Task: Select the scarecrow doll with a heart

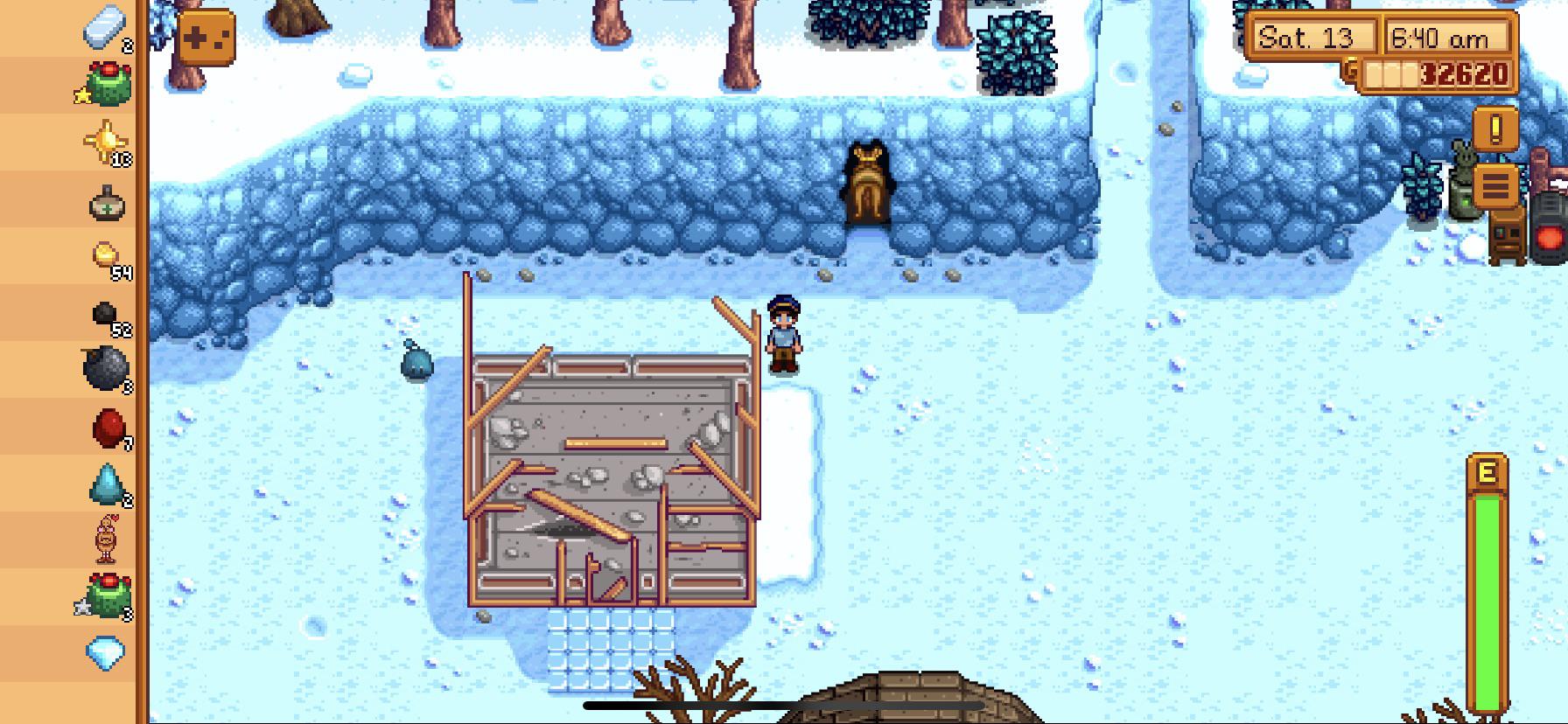Action: [x=107, y=539]
